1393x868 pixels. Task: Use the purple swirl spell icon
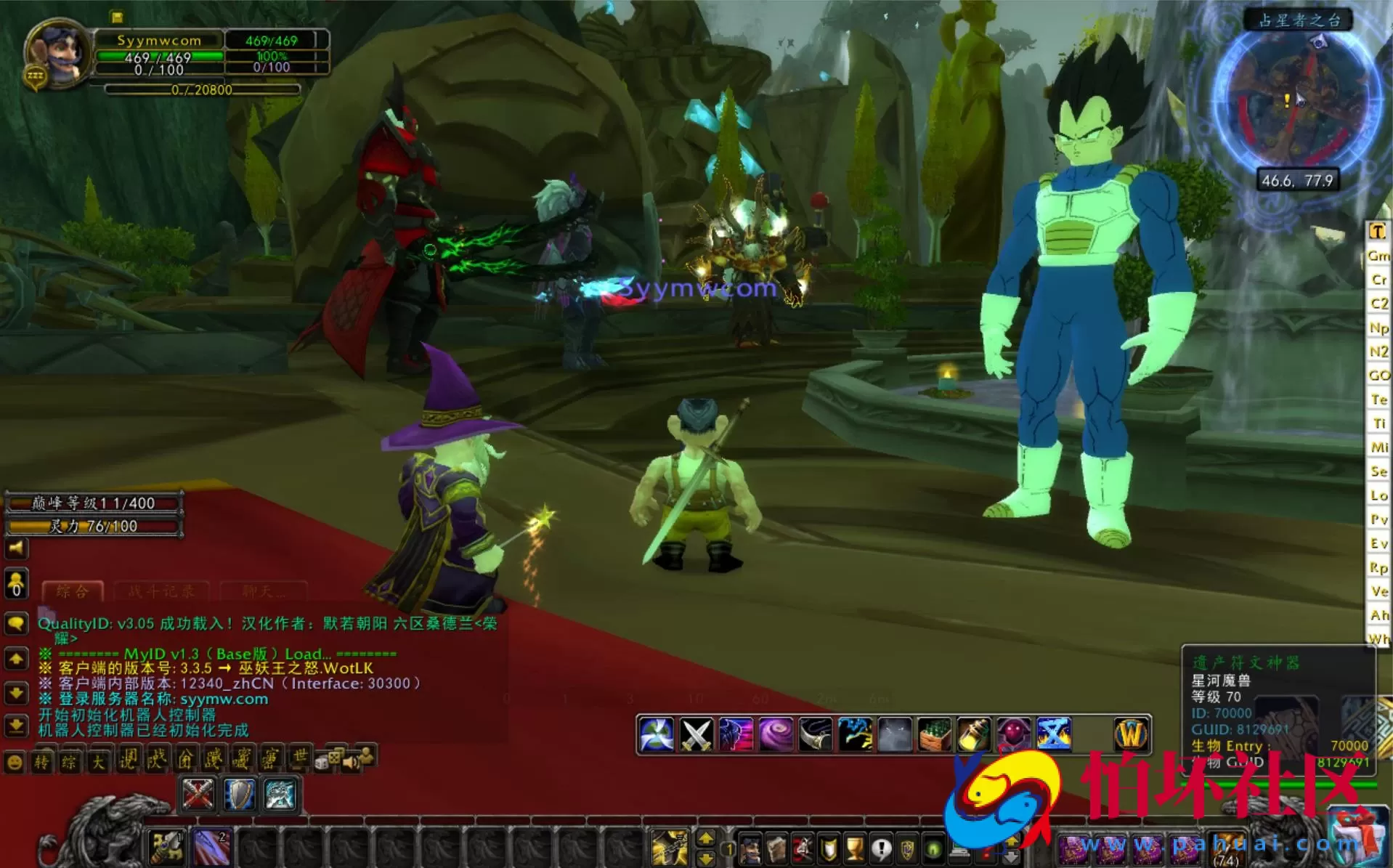775,734
